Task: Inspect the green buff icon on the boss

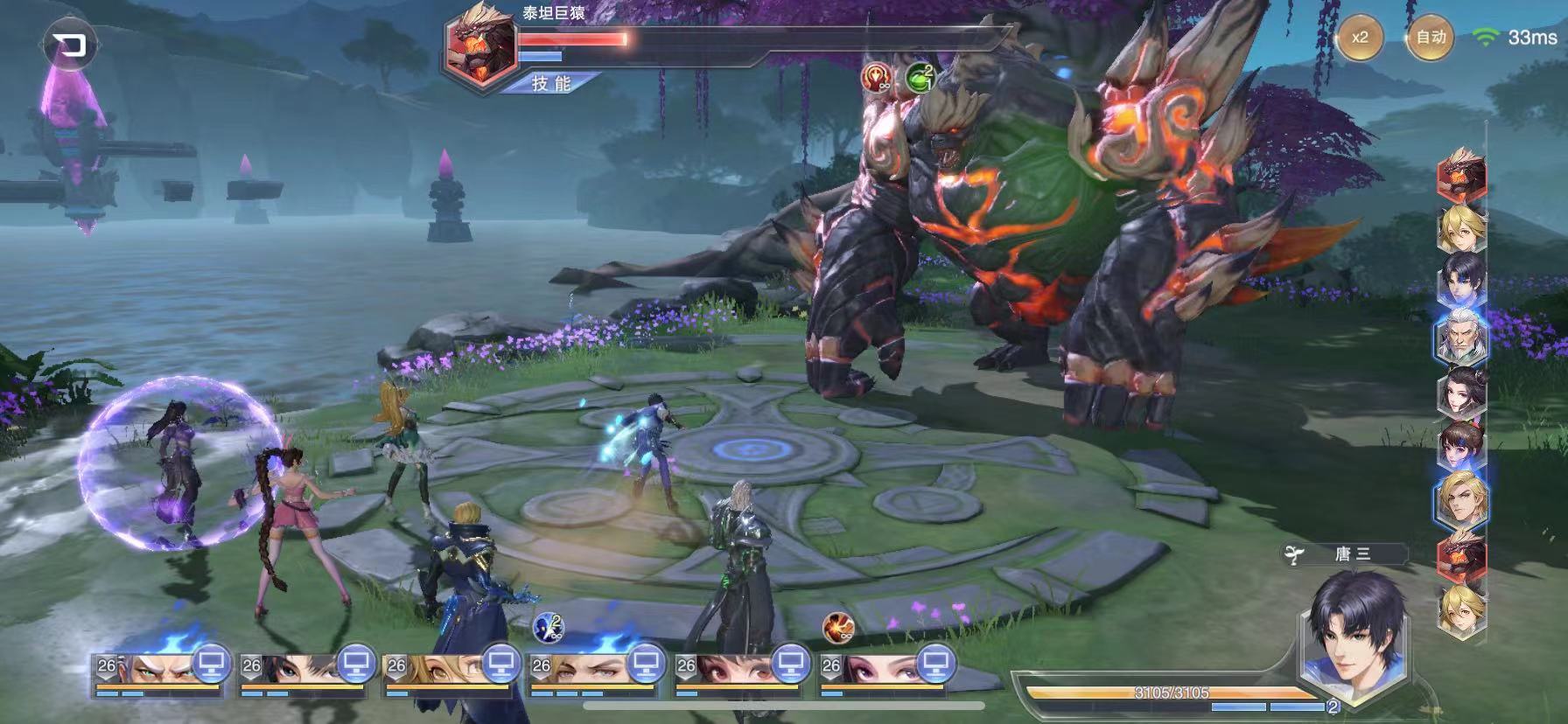Action: coord(920,78)
